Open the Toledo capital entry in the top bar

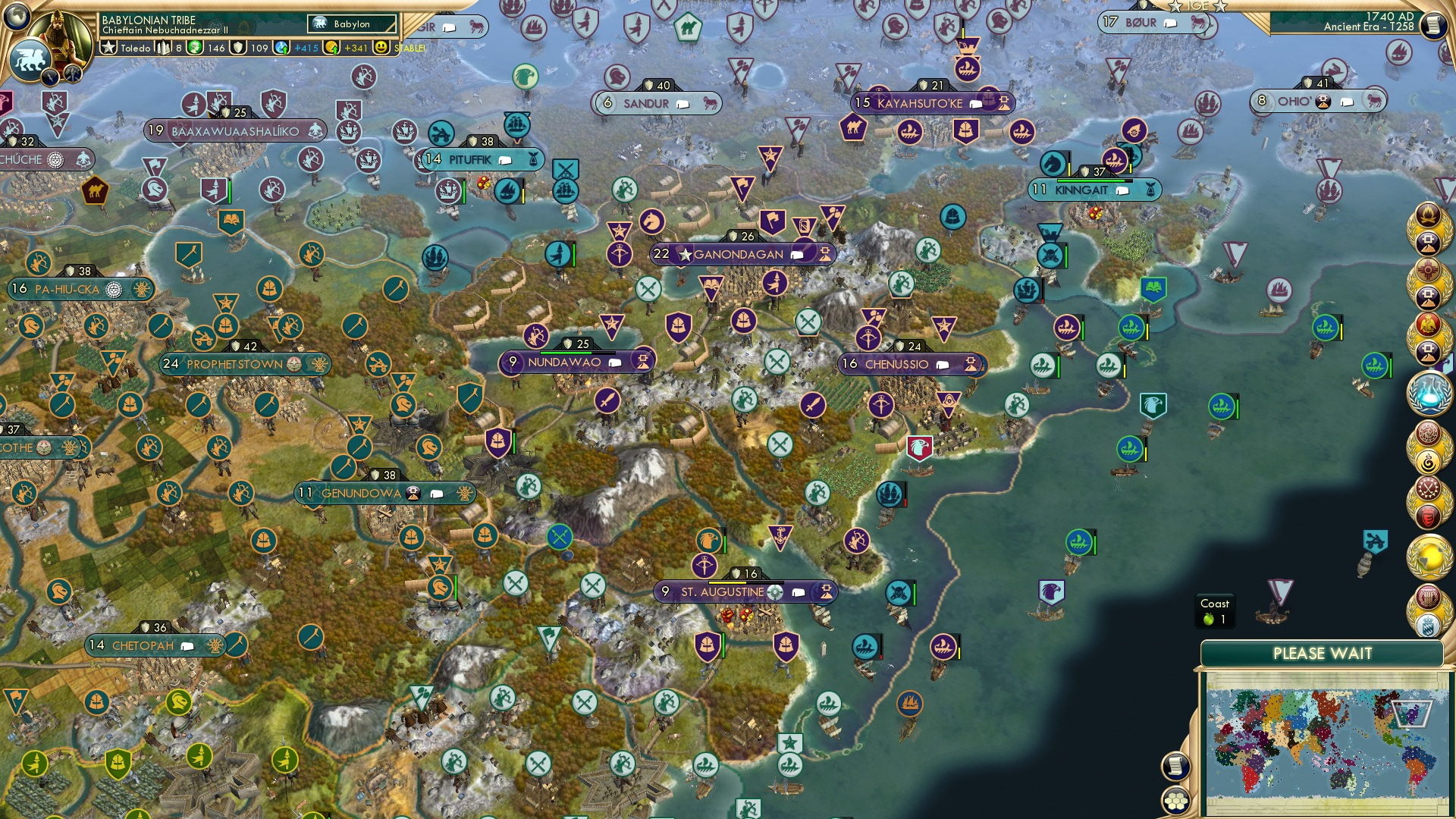click(135, 49)
